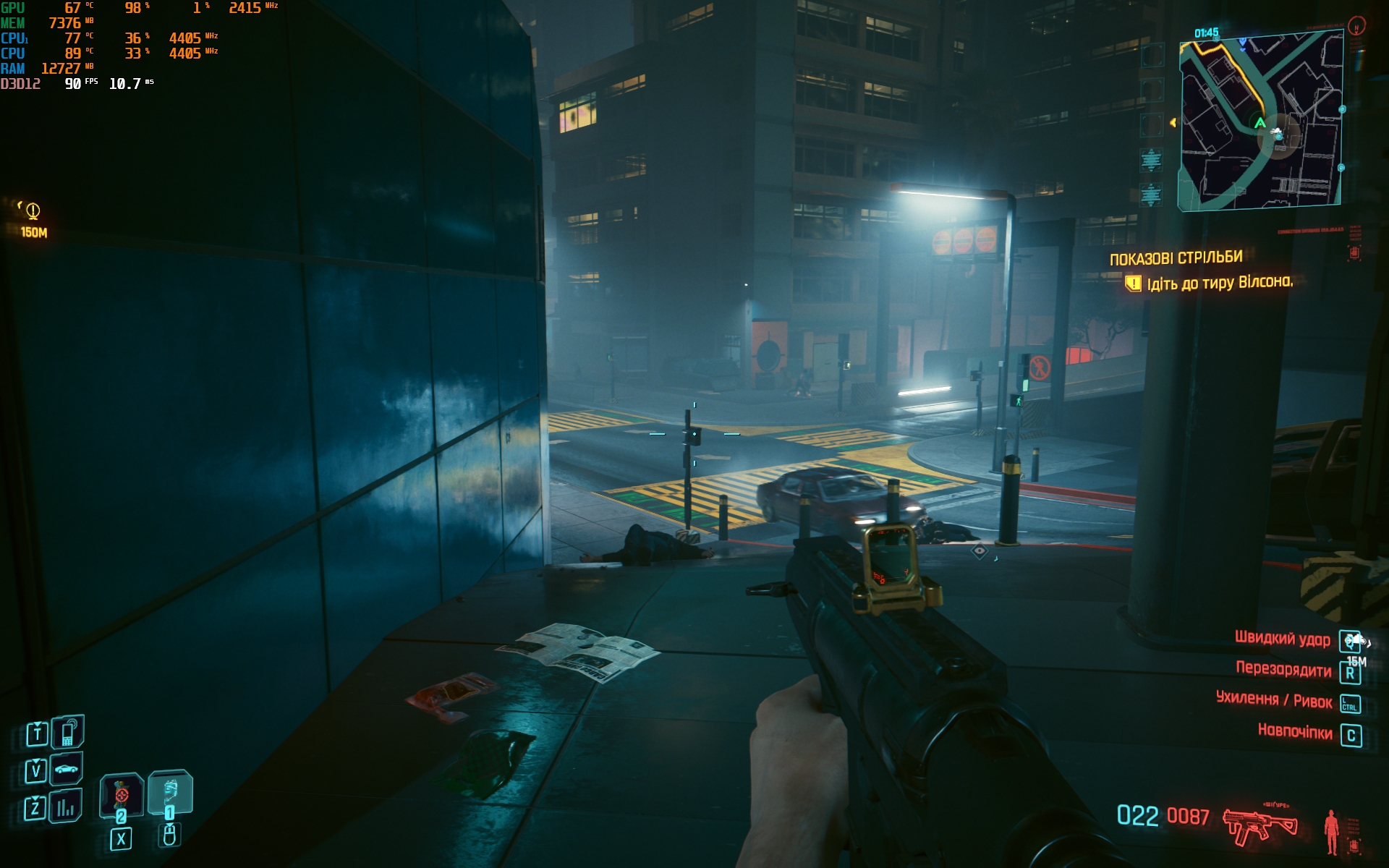Click the submachine gun weapon icon
Viewport: 1389px width, 868px height.
point(1260,826)
